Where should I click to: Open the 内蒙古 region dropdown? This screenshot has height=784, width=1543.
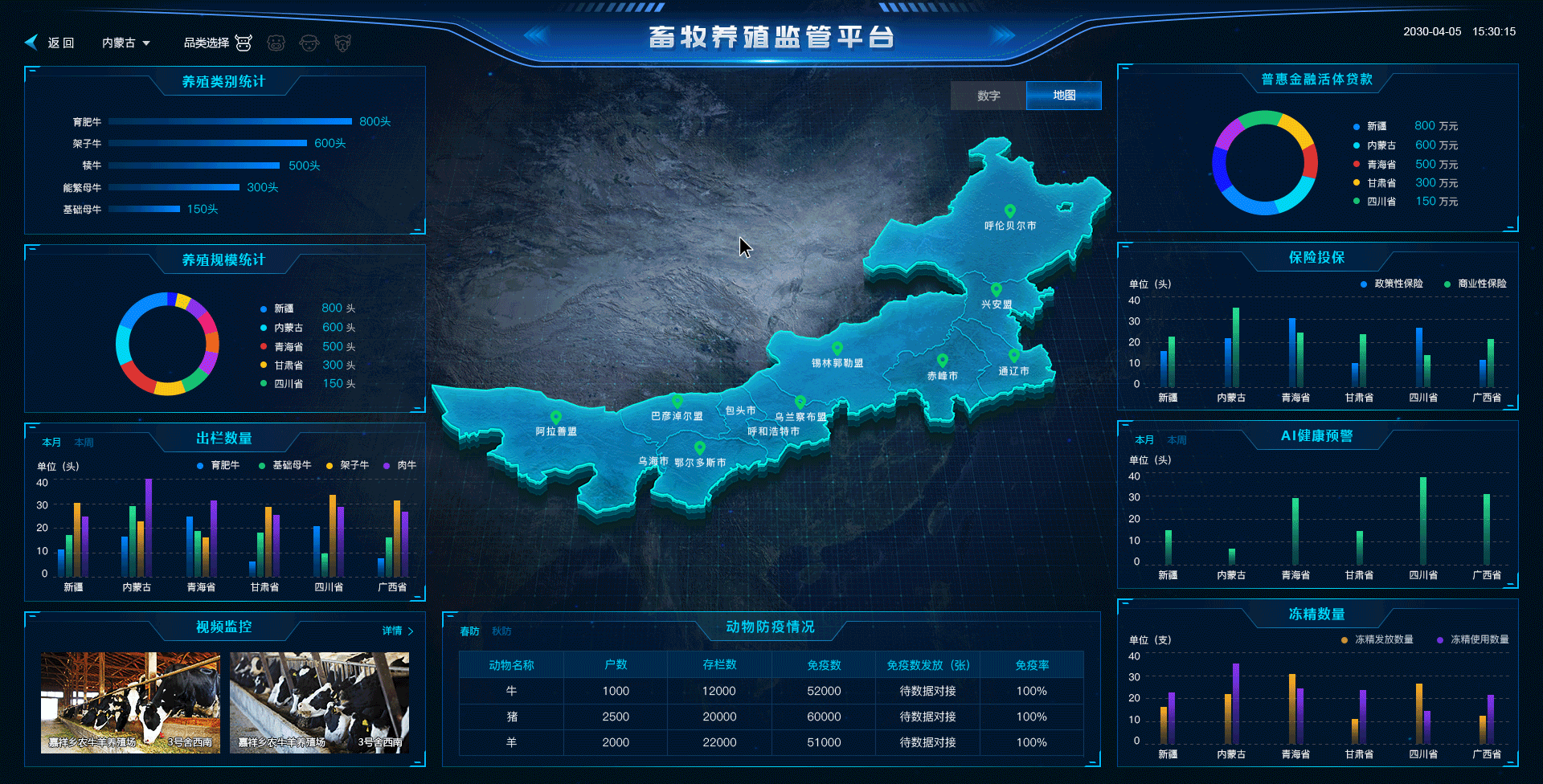[125, 42]
